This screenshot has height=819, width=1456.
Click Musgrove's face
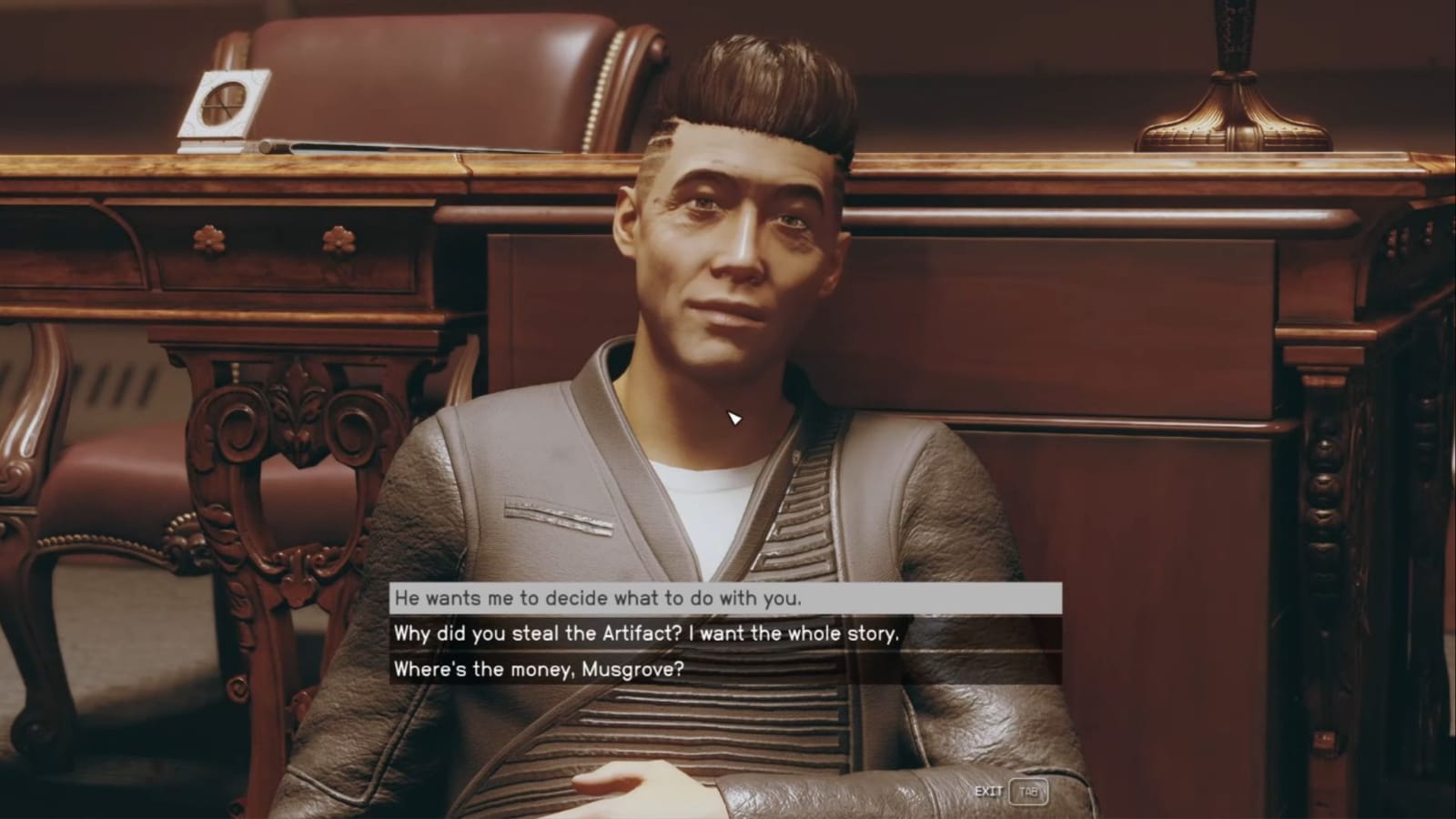[x=728, y=255]
